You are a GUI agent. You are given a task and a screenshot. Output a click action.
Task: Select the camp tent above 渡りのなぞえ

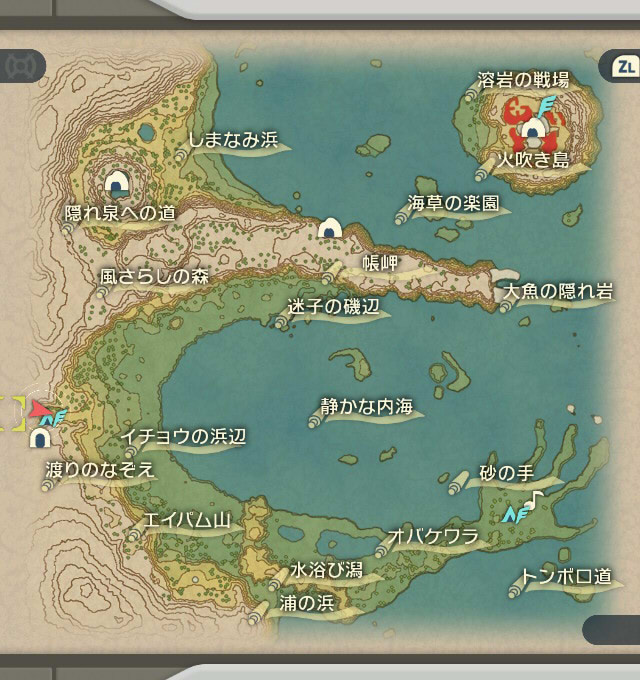[x=41, y=437]
